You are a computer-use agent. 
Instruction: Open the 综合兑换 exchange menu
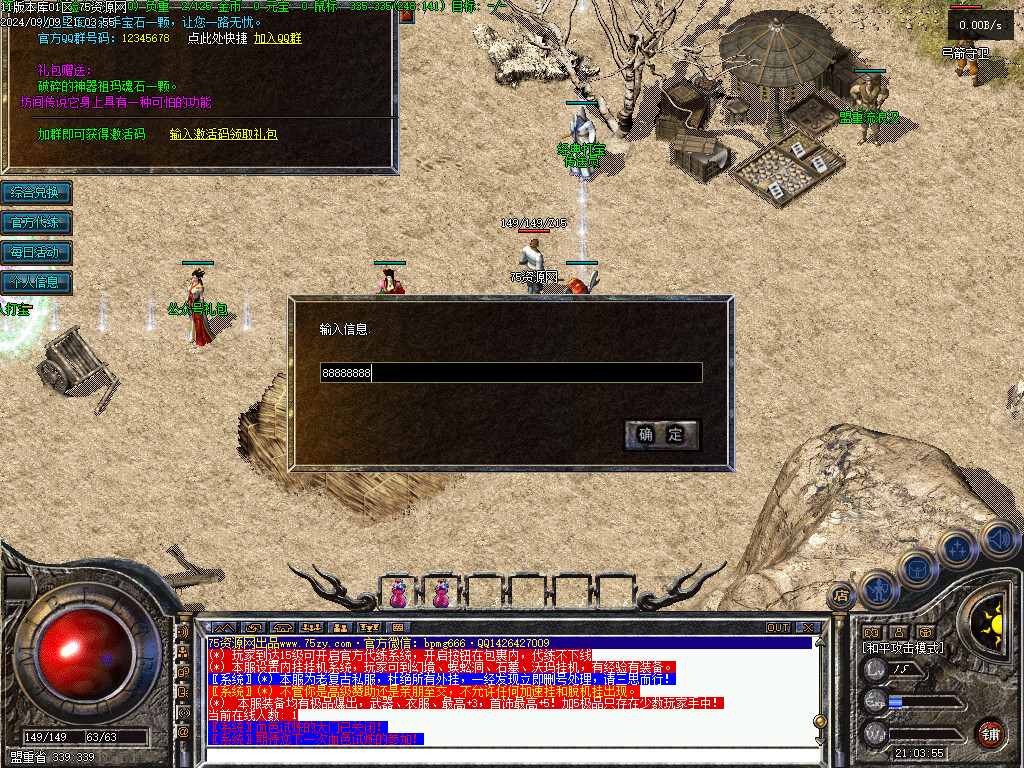point(36,192)
